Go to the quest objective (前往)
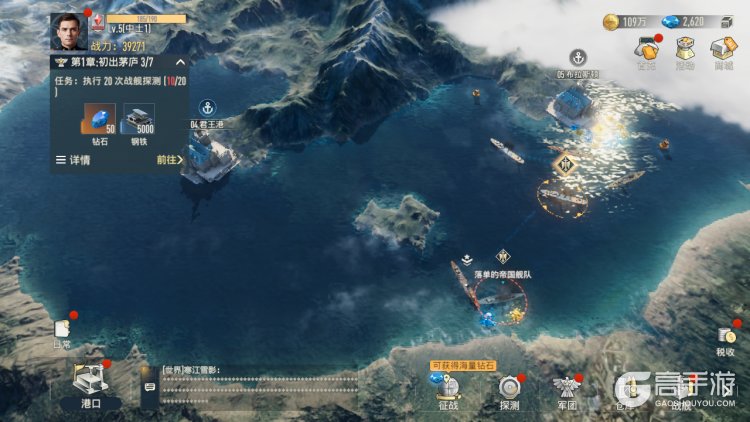Image resolution: width=750 pixels, height=422 pixels. coord(170,159)
